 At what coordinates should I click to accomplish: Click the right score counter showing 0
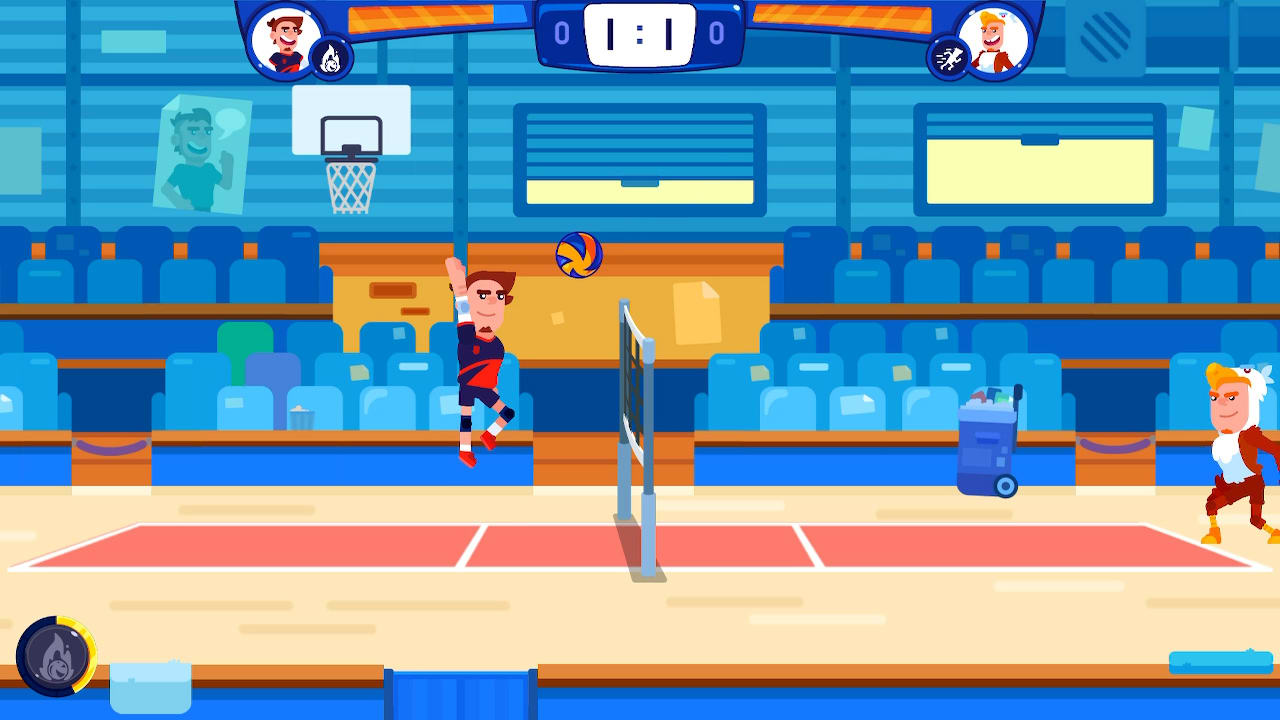pyautogui.click(x=719, y=31)
